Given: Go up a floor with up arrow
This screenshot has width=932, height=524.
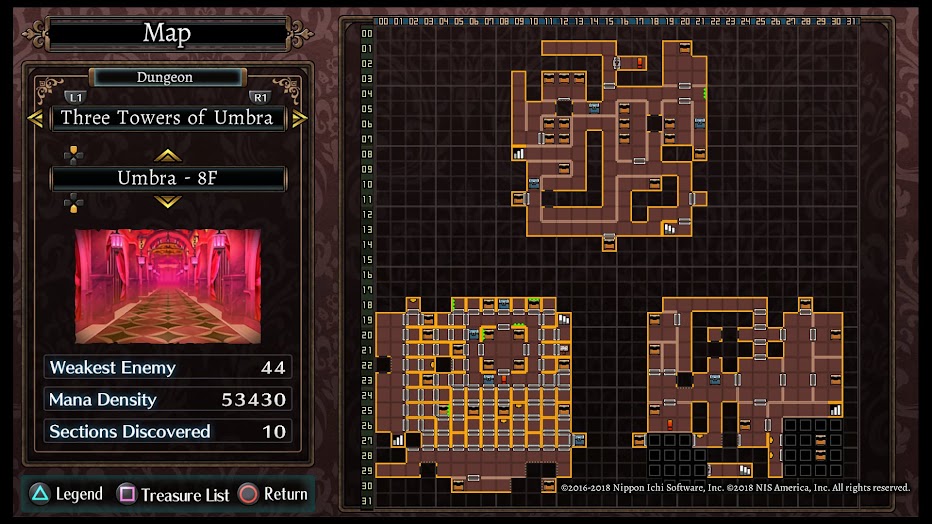Looking at the screenshot, I should coord(167,155).
